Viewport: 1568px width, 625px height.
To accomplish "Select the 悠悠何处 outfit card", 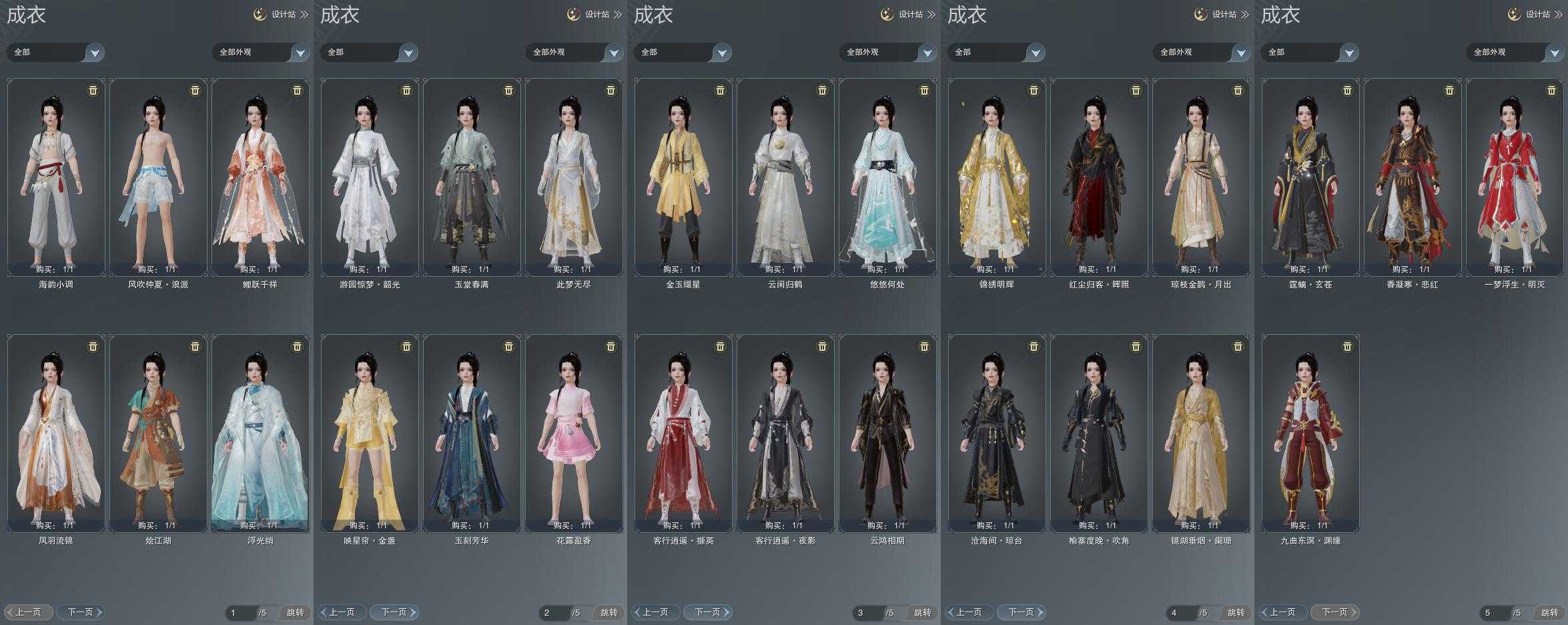I will click(x=887, y=177).
